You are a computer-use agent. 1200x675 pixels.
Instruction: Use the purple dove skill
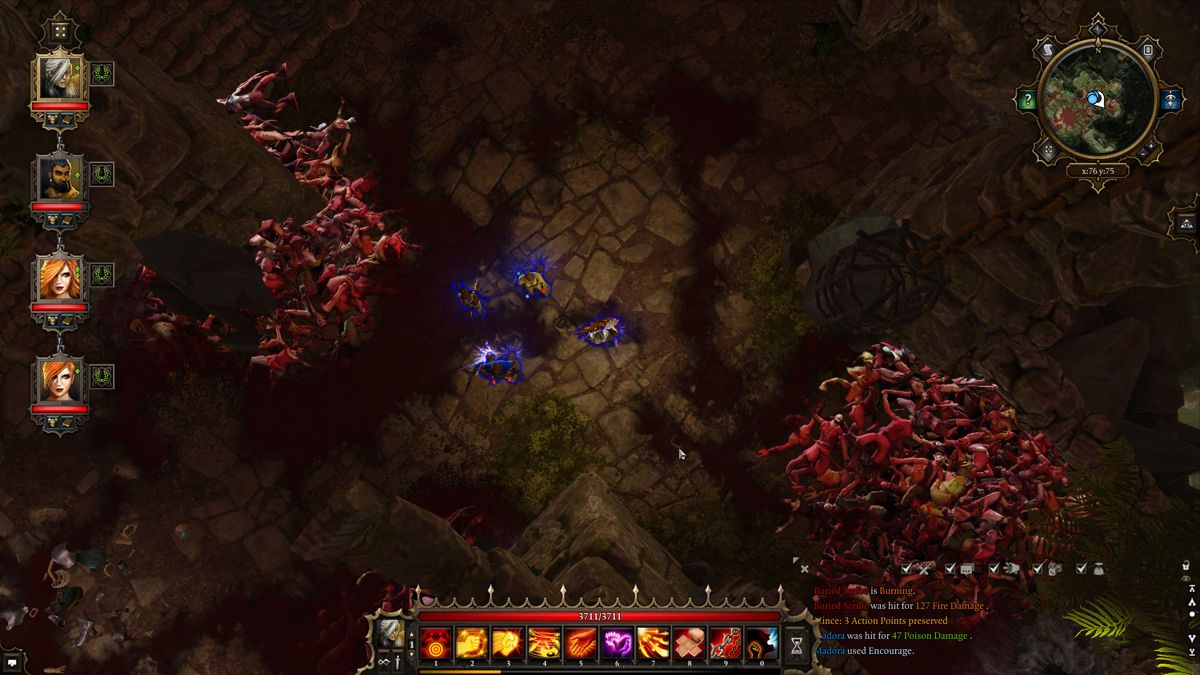point(617,645)
